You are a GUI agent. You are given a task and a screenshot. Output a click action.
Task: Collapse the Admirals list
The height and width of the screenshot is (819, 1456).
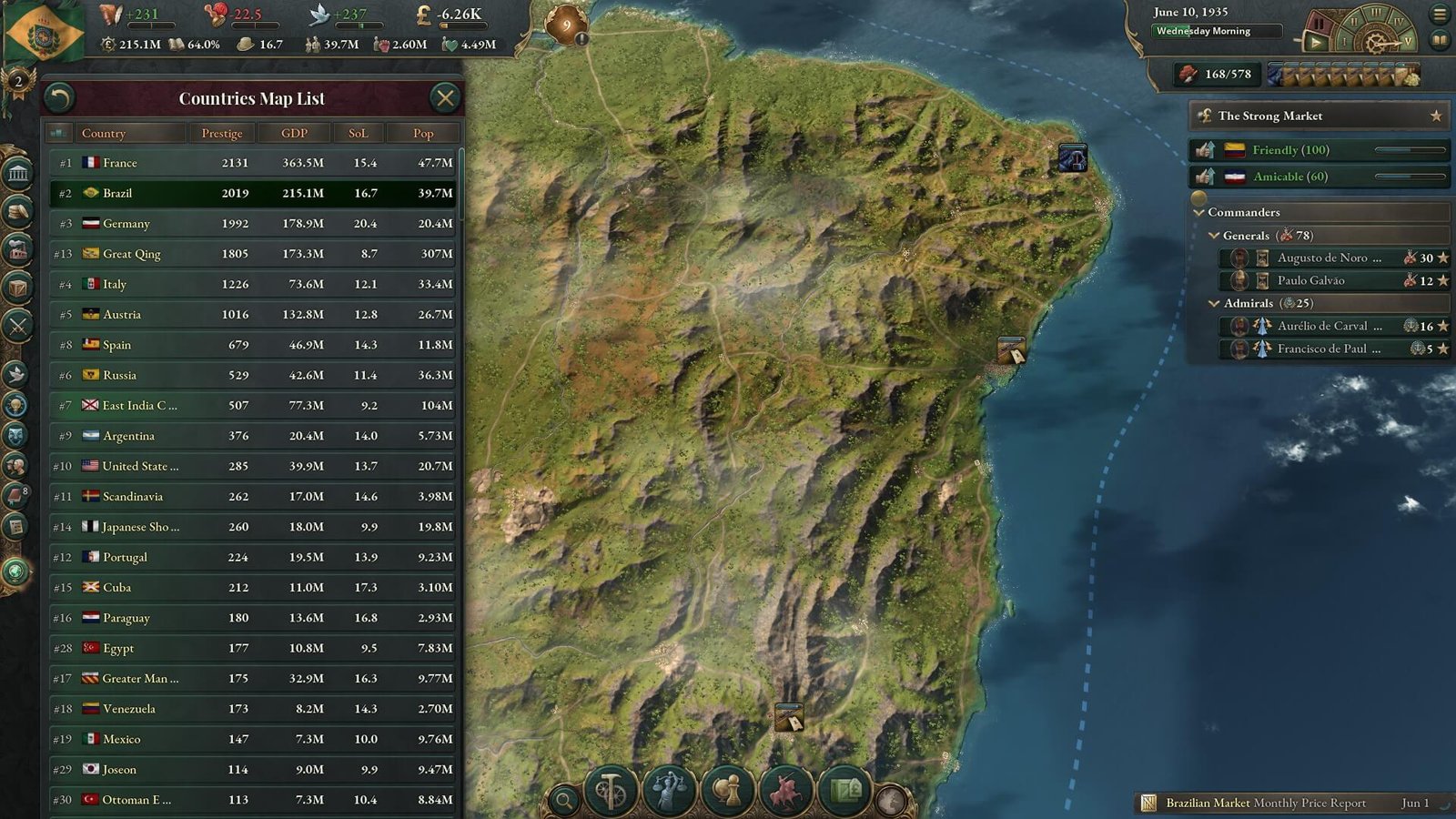coord(1213,303)
